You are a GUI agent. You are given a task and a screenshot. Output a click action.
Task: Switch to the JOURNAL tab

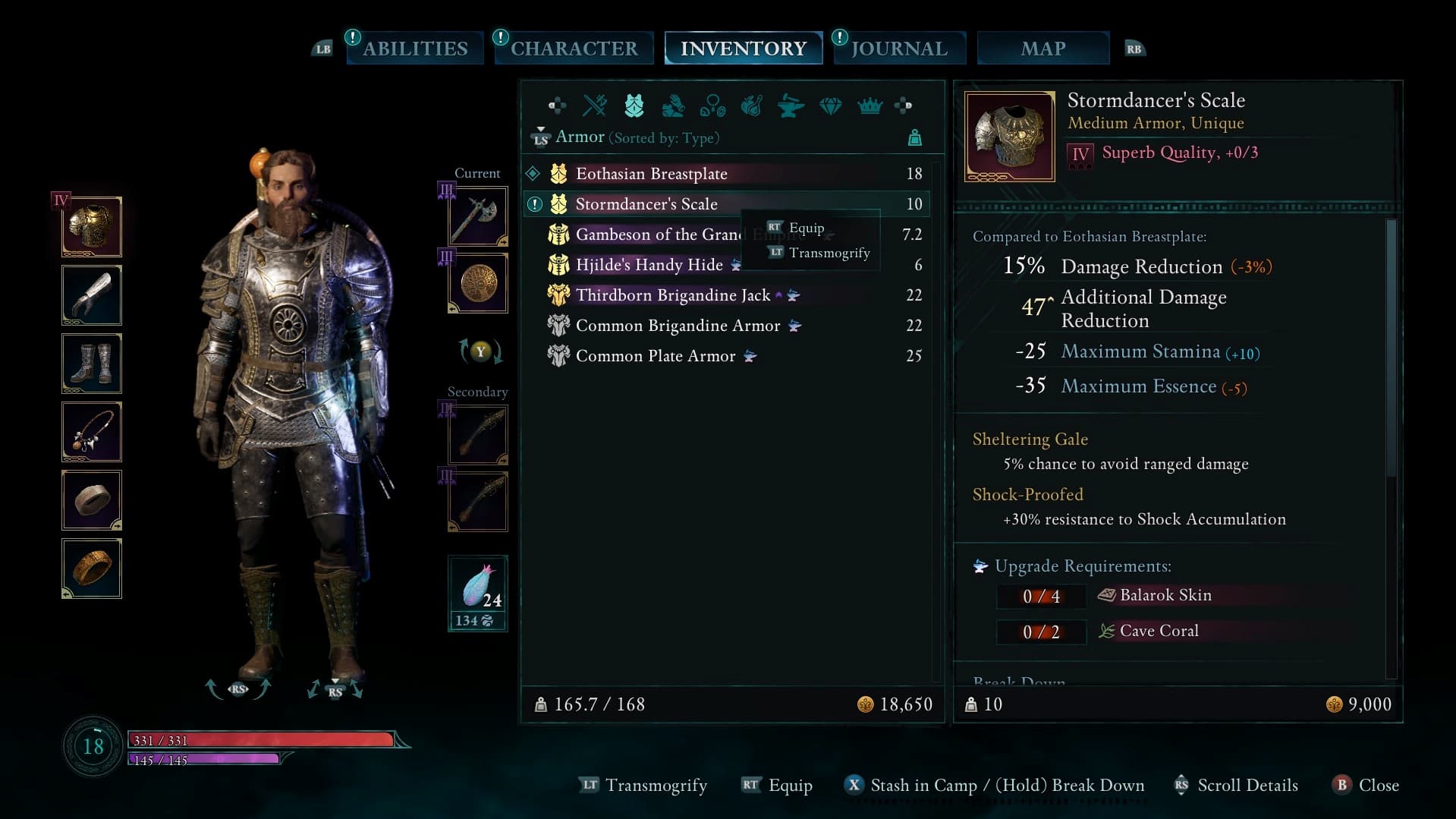point(898,48)
